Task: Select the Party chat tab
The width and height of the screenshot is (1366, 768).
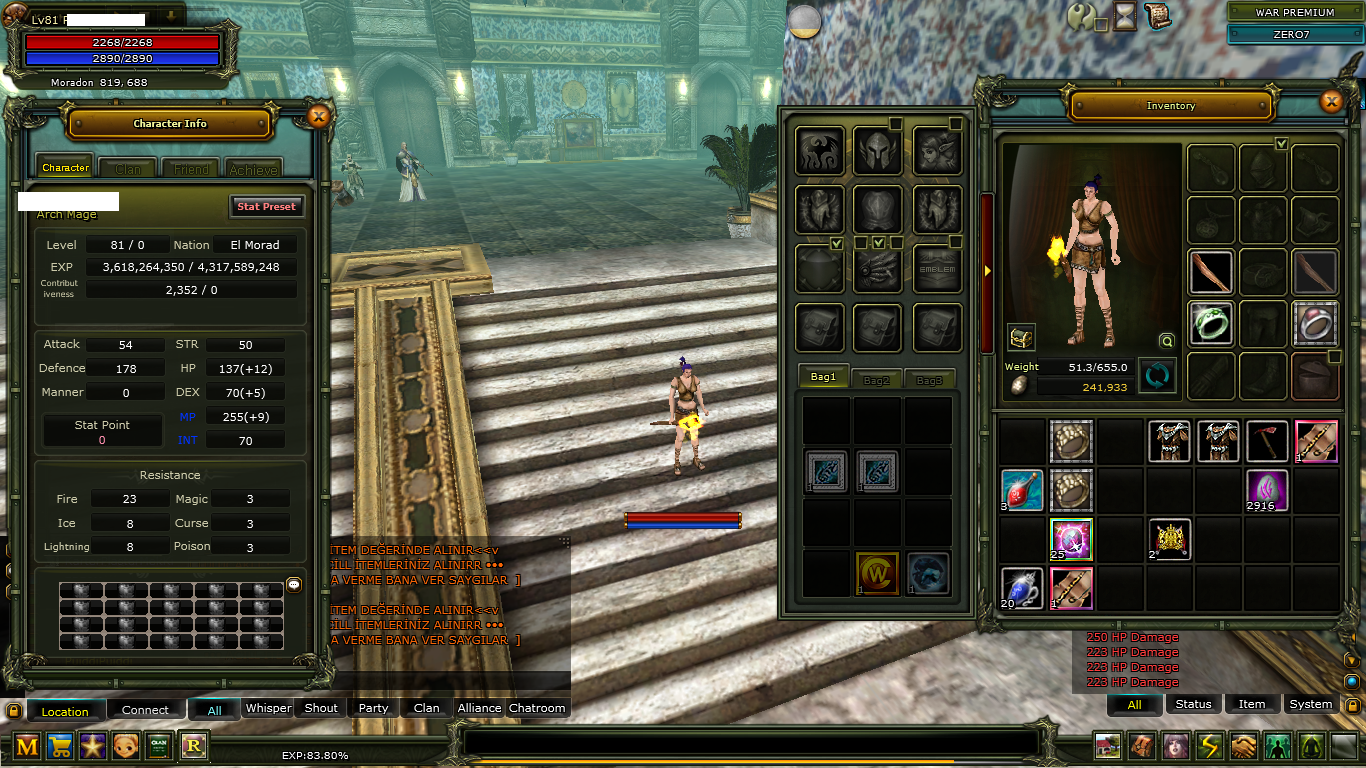Action: click(x=373, y=708)
